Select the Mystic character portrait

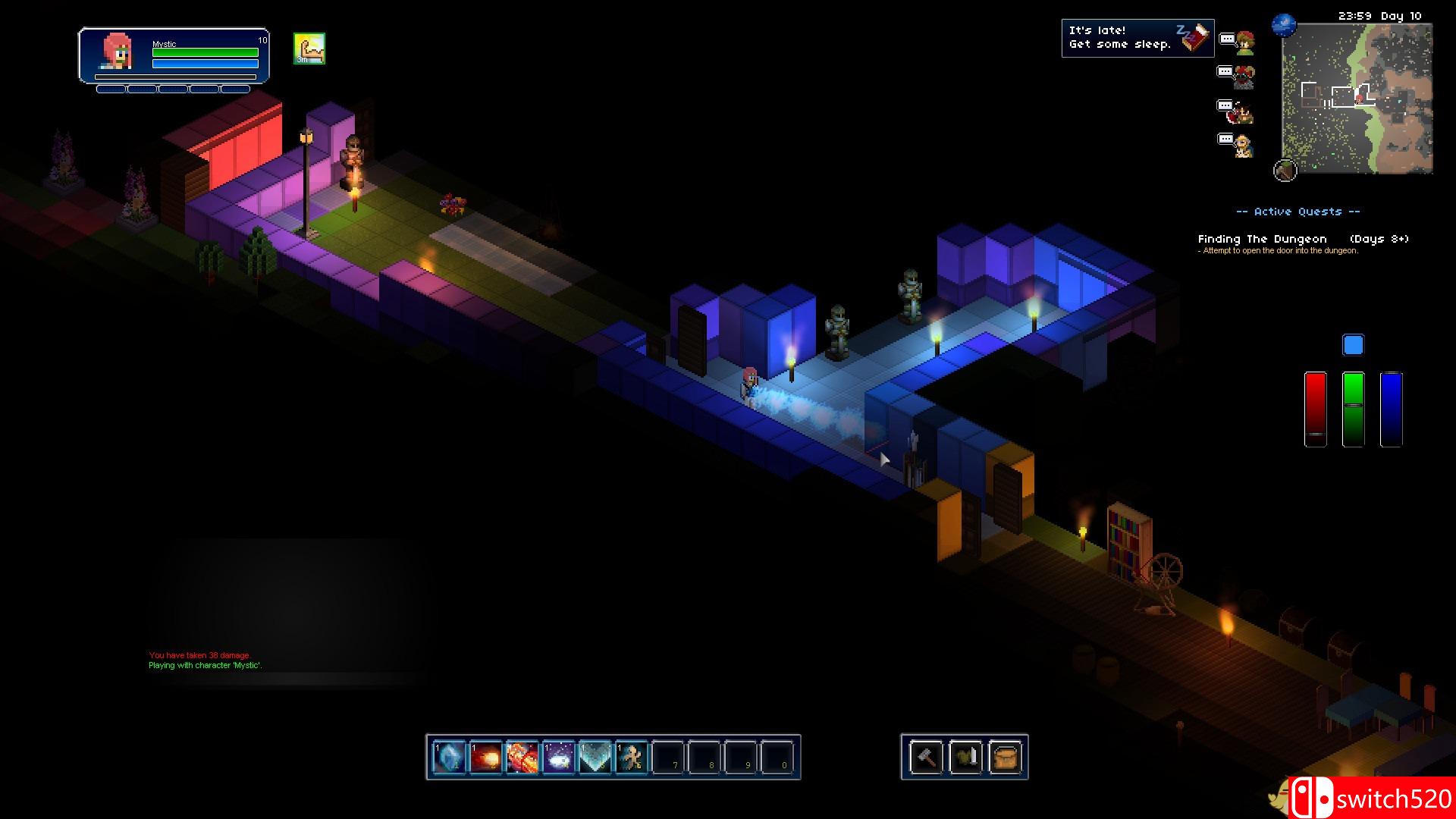(x=118, y=52)
